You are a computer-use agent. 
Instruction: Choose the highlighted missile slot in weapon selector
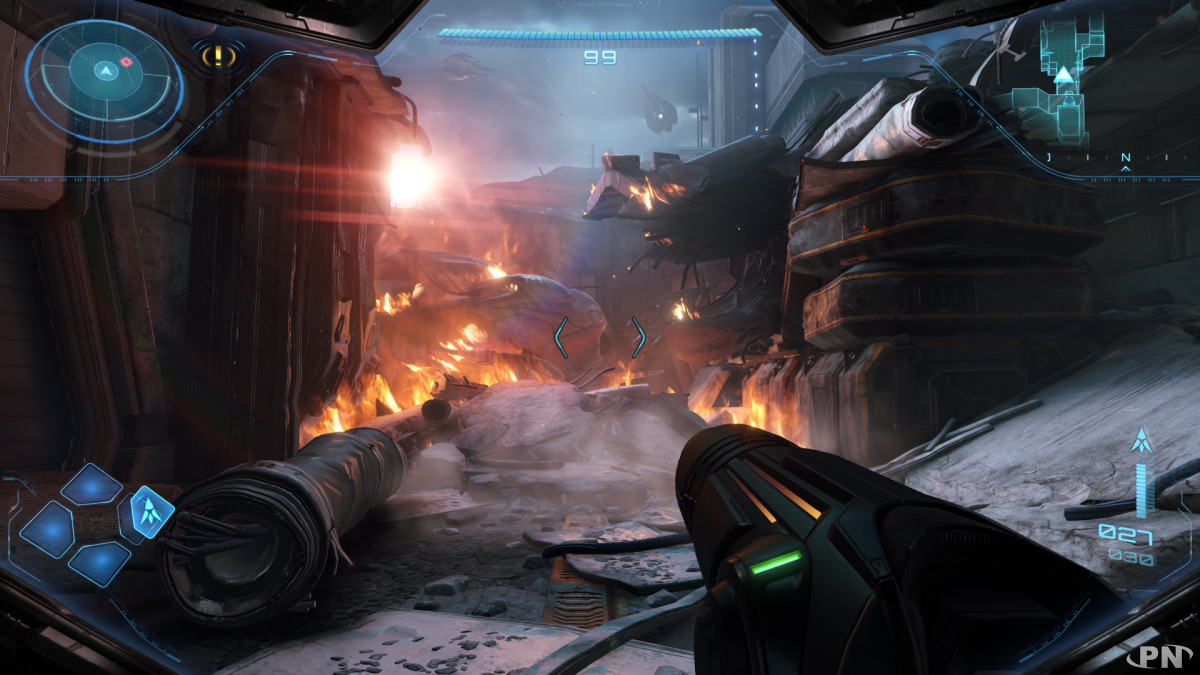pos(152,511)
